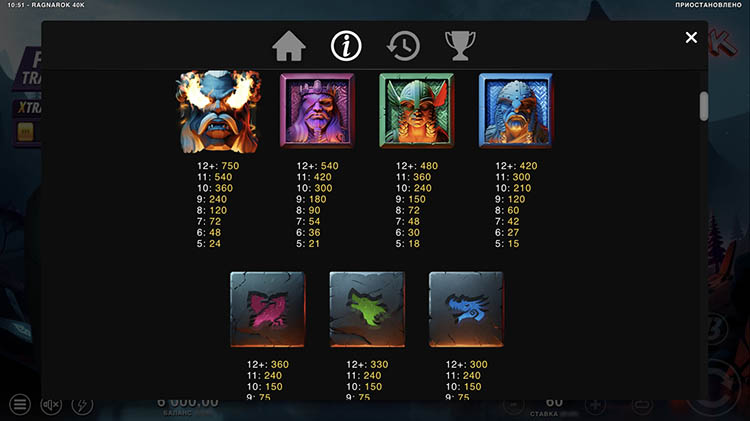This screenshot has height=421, width=750.
Task: Open the trophy achievements tab
Action: (460, 45)
